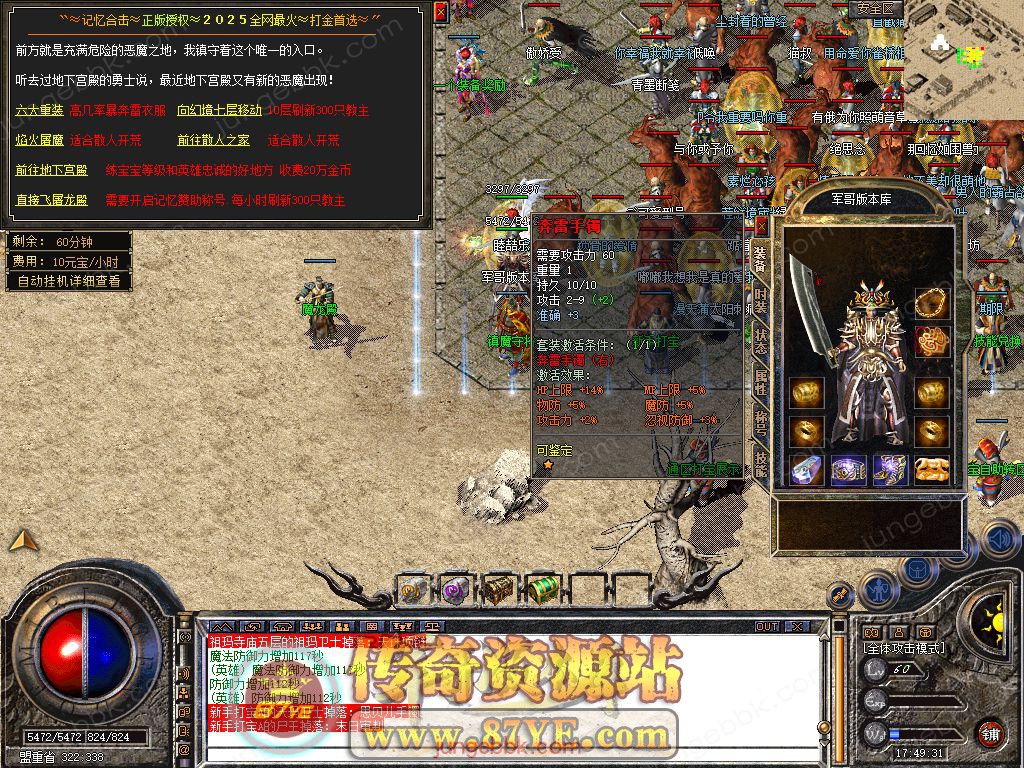Select the equipped gold necklace slot
Image resolution: width=1024 pixels, height=768 pixels.
click(932, 301)
